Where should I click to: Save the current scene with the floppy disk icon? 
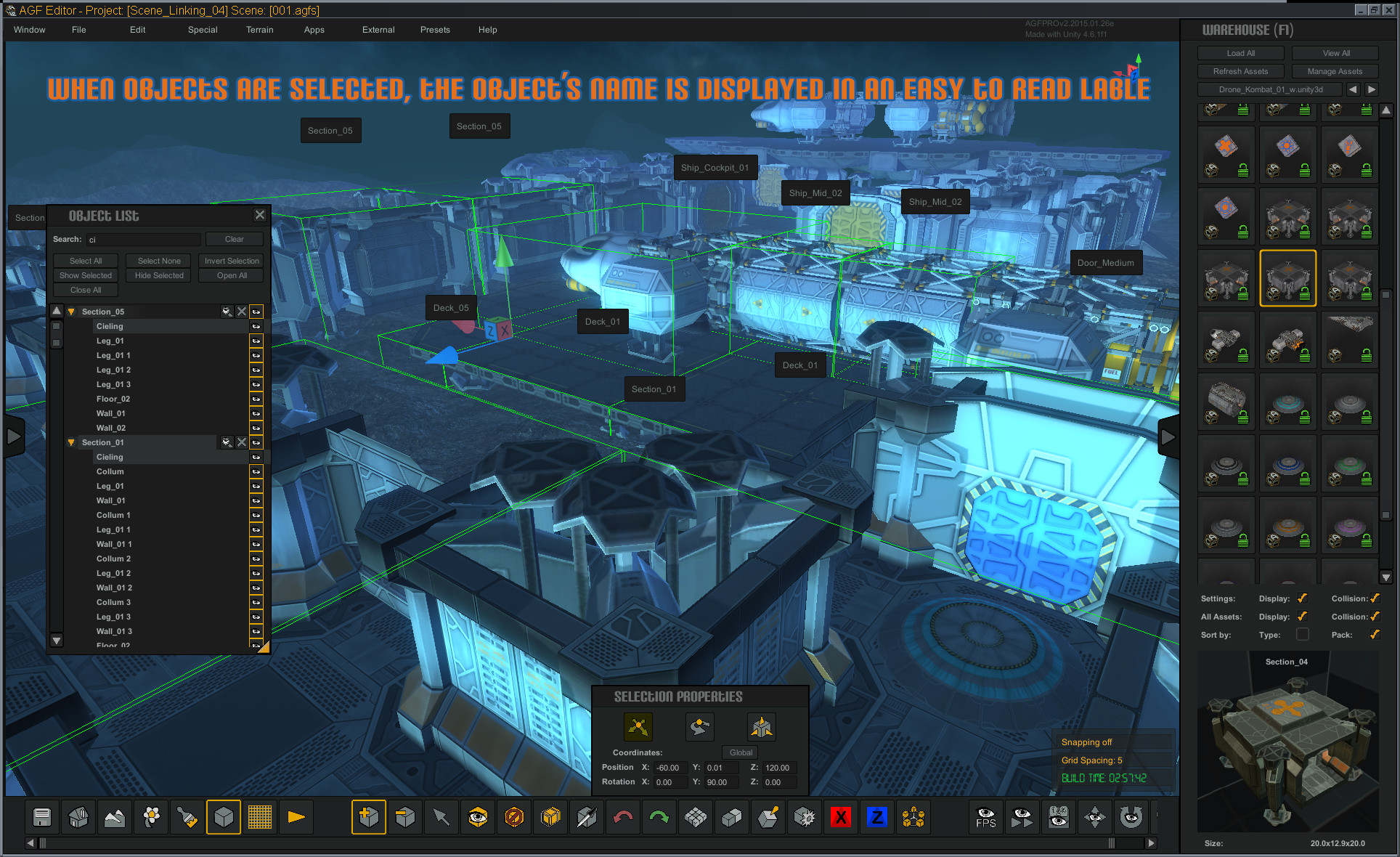point(41,817)
